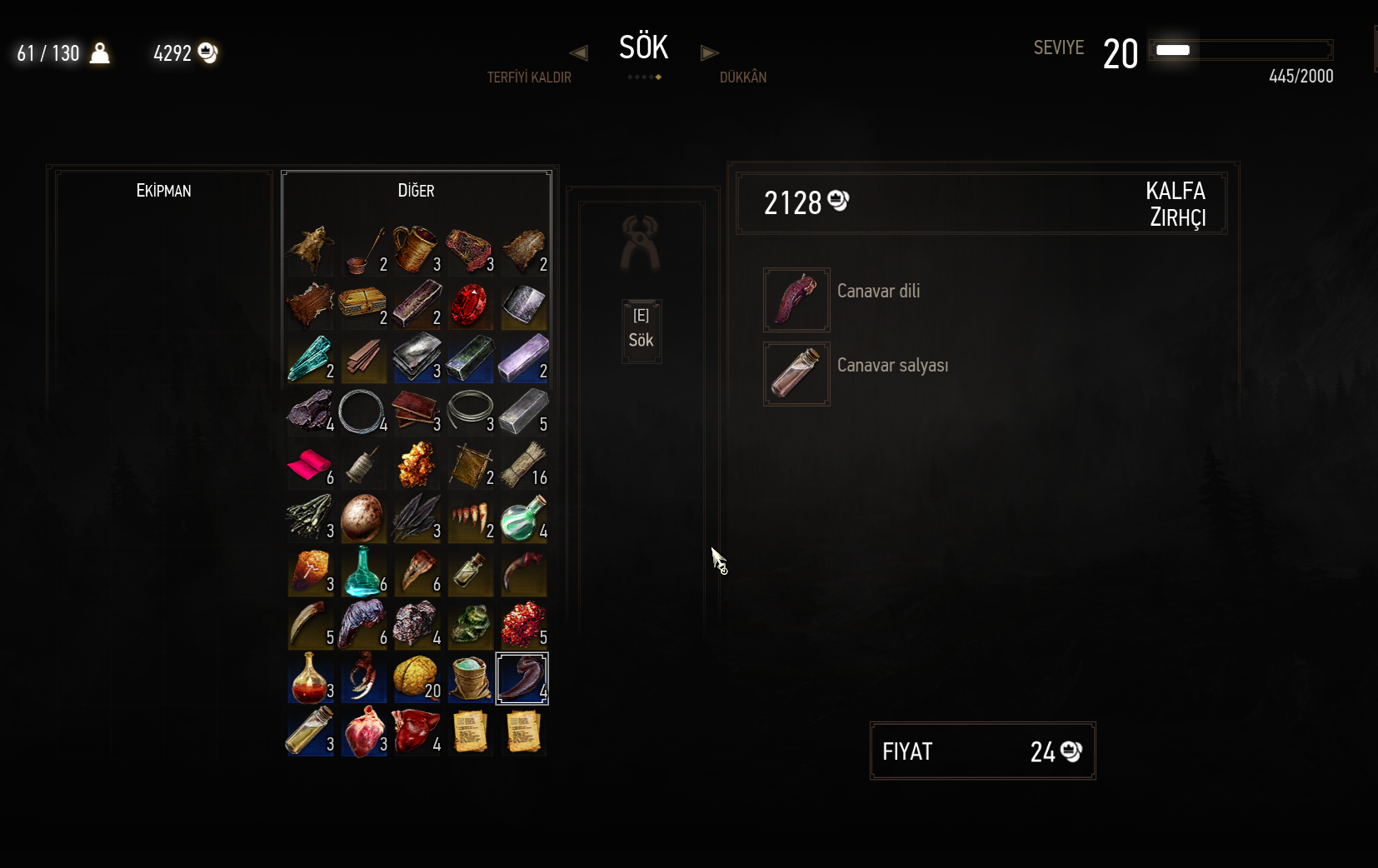The width and height of the screenshot is (1378, 868).
Task: Choose the monster heart slot
Action: click(x=362, y=731)
